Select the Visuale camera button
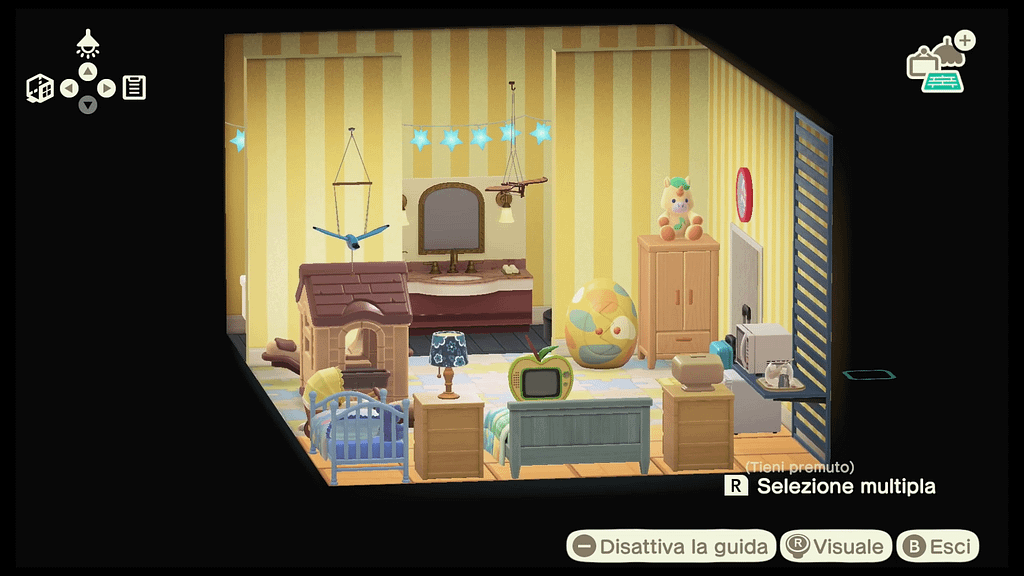 click(836, 546)
